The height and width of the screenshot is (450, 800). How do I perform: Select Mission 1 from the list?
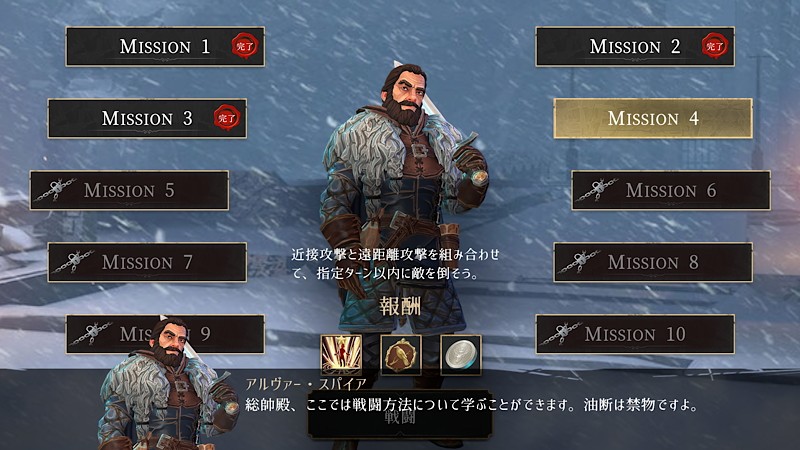(x=165, y=46)
